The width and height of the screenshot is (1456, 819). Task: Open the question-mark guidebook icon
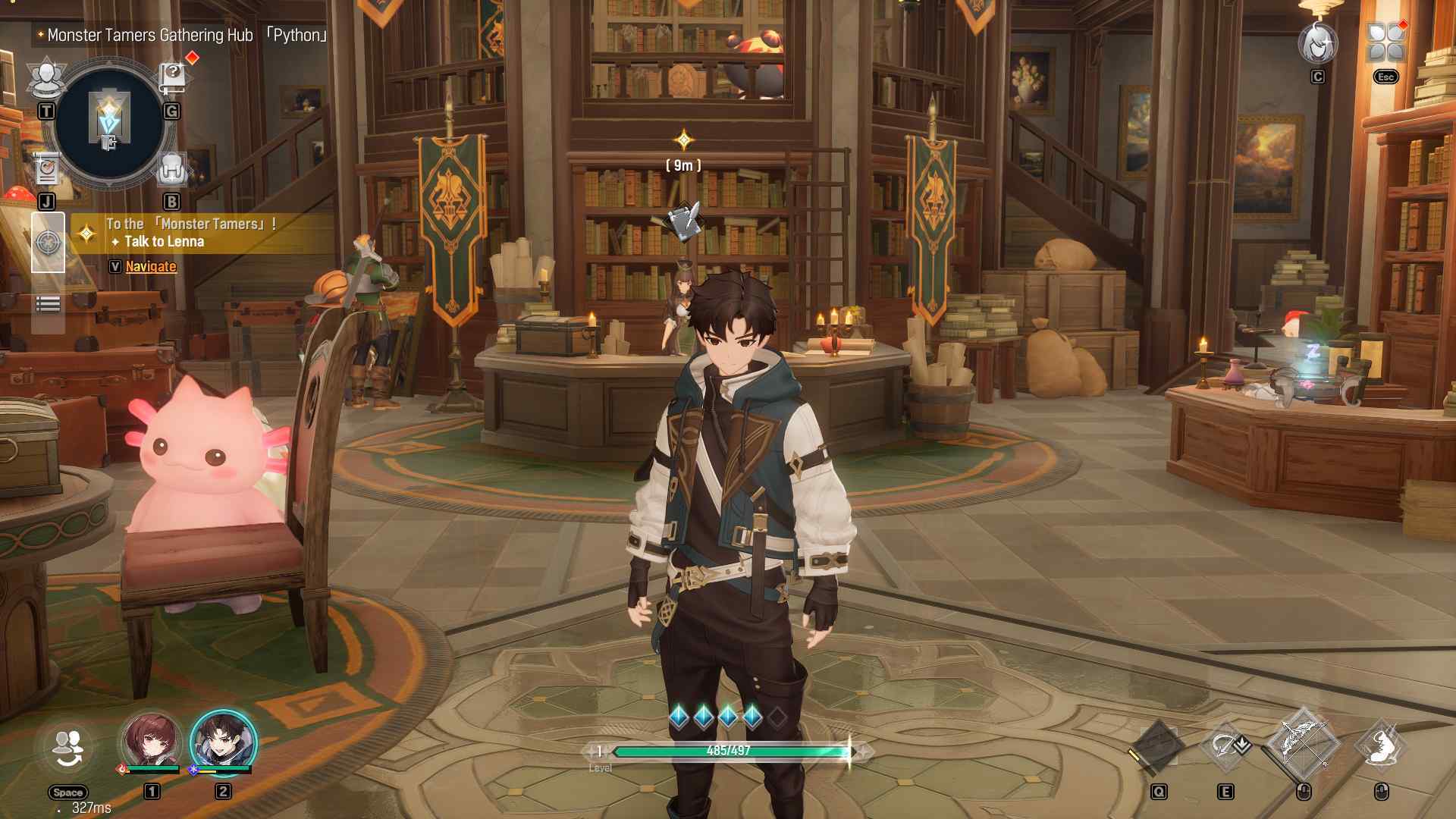[173, 77]
